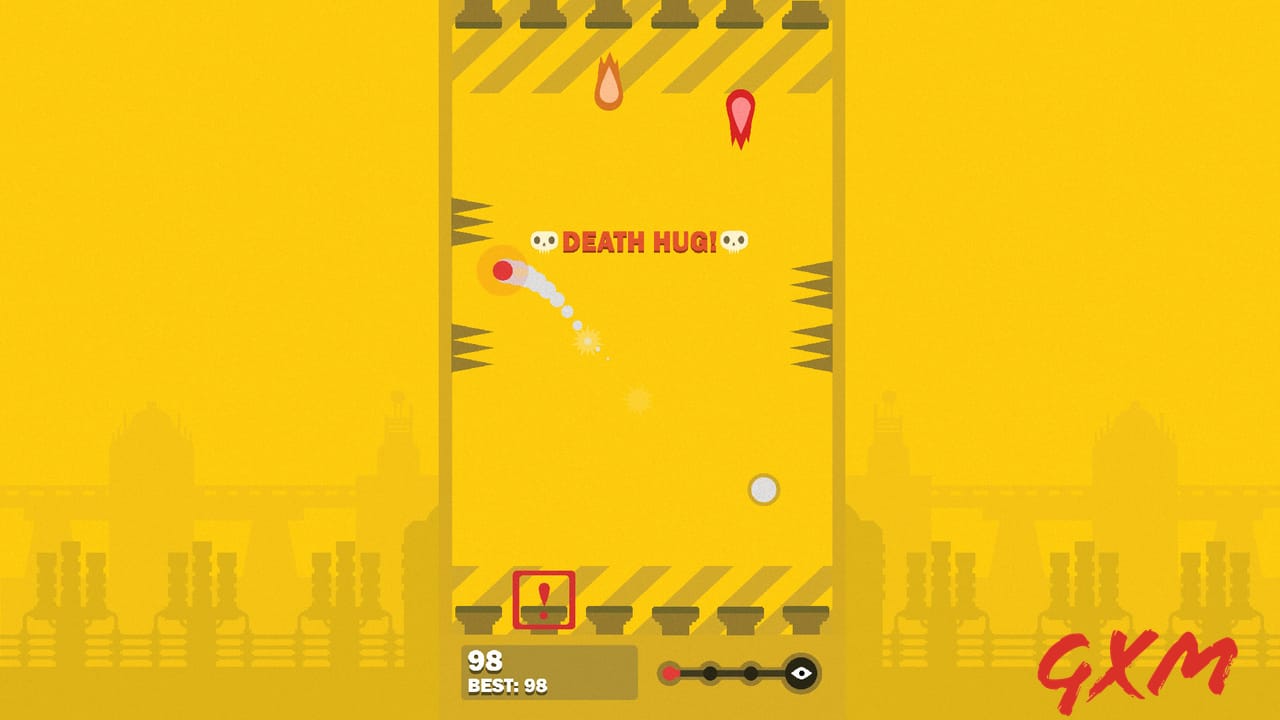Select the white ball in the lower arena
Viewport: 1280px width, 720px height.
click(x=763, y=489)
